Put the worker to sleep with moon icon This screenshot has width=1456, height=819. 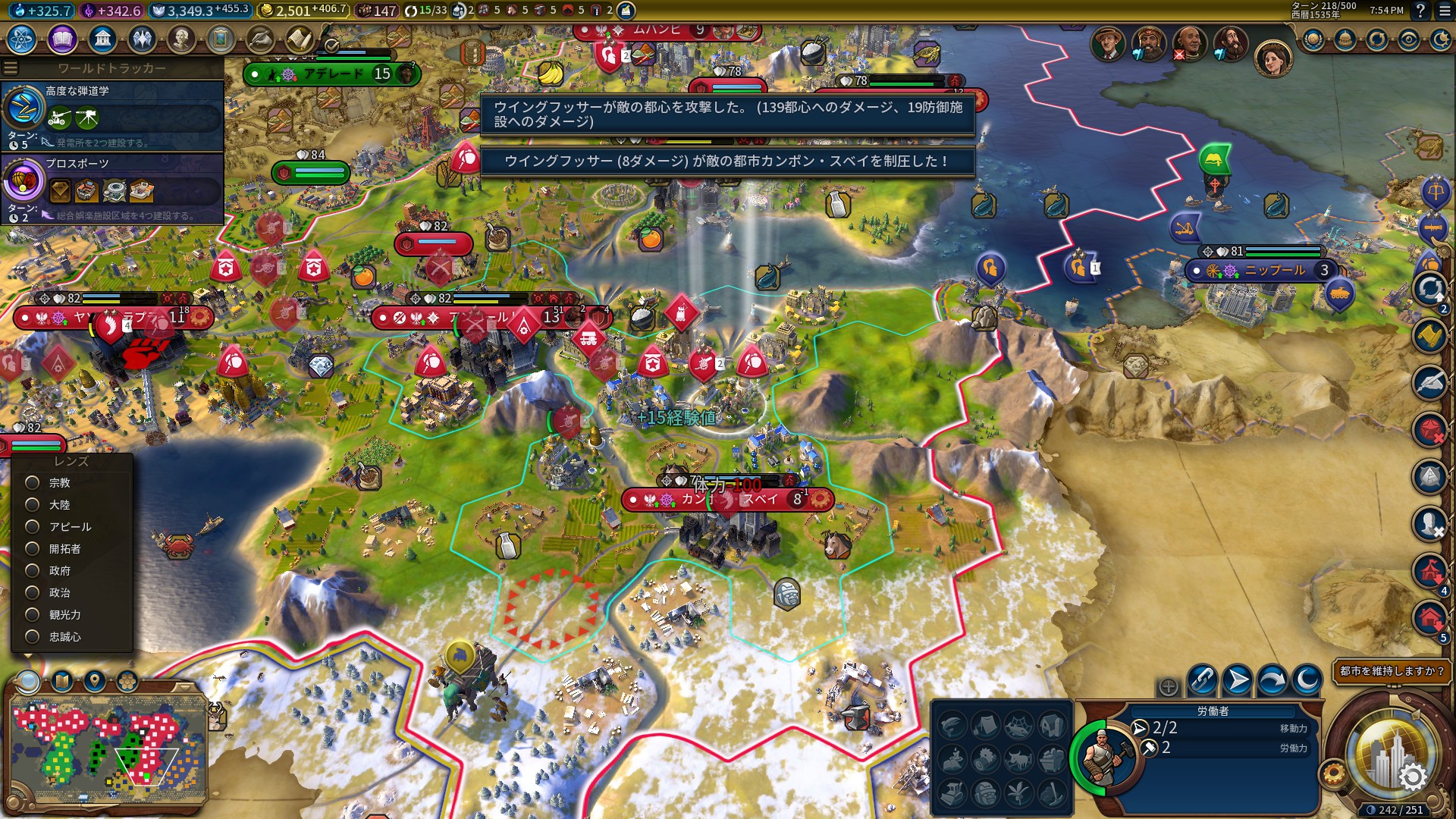point(1307,679)
